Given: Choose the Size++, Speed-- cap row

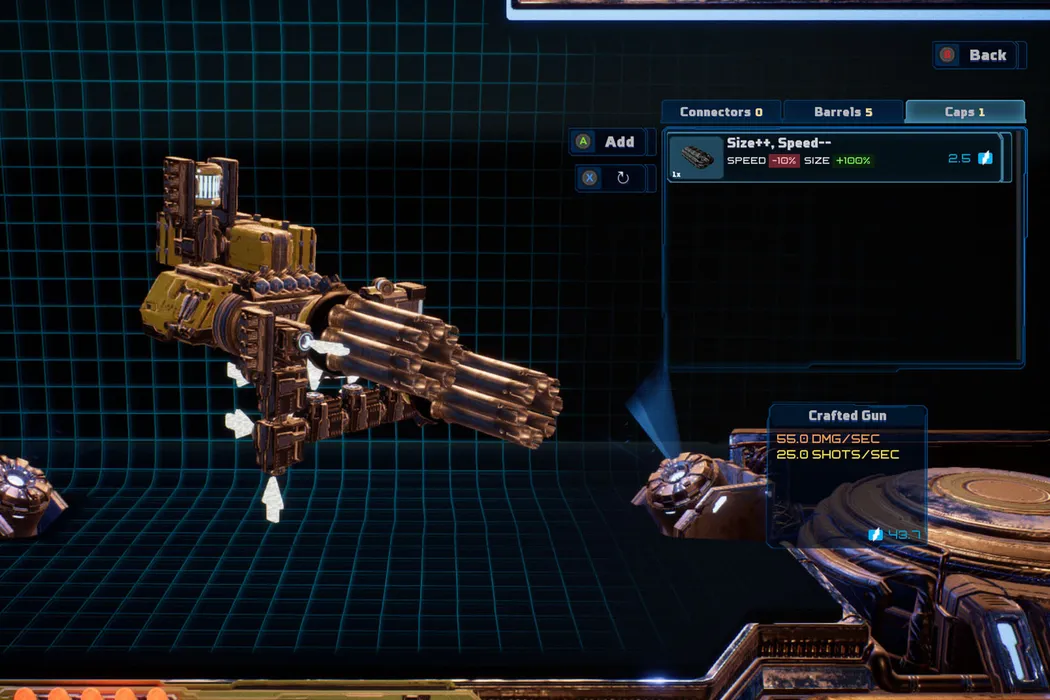Looking at the screenshot, I should click(835, 158).
